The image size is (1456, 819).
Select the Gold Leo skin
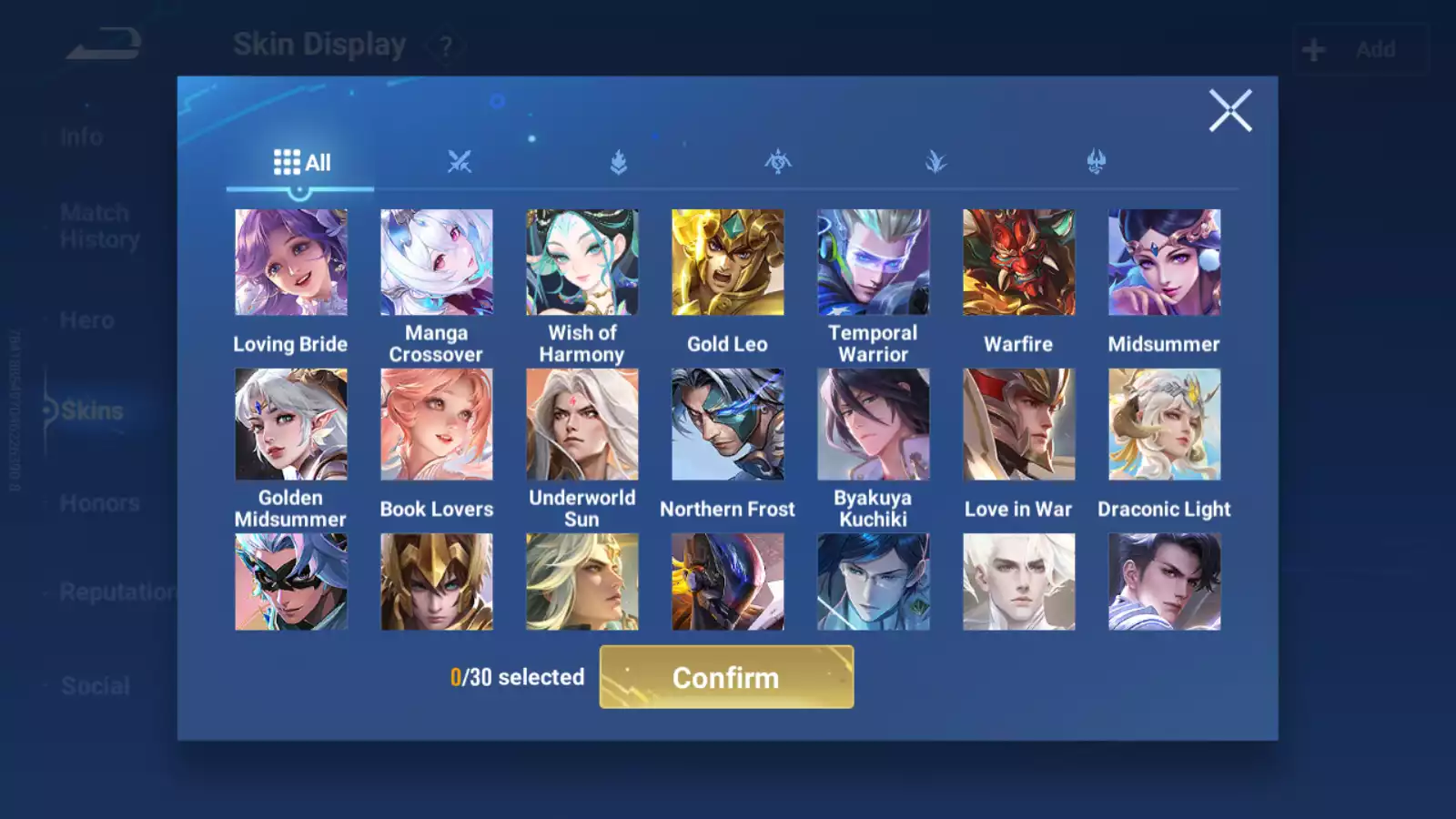(728, 263)
